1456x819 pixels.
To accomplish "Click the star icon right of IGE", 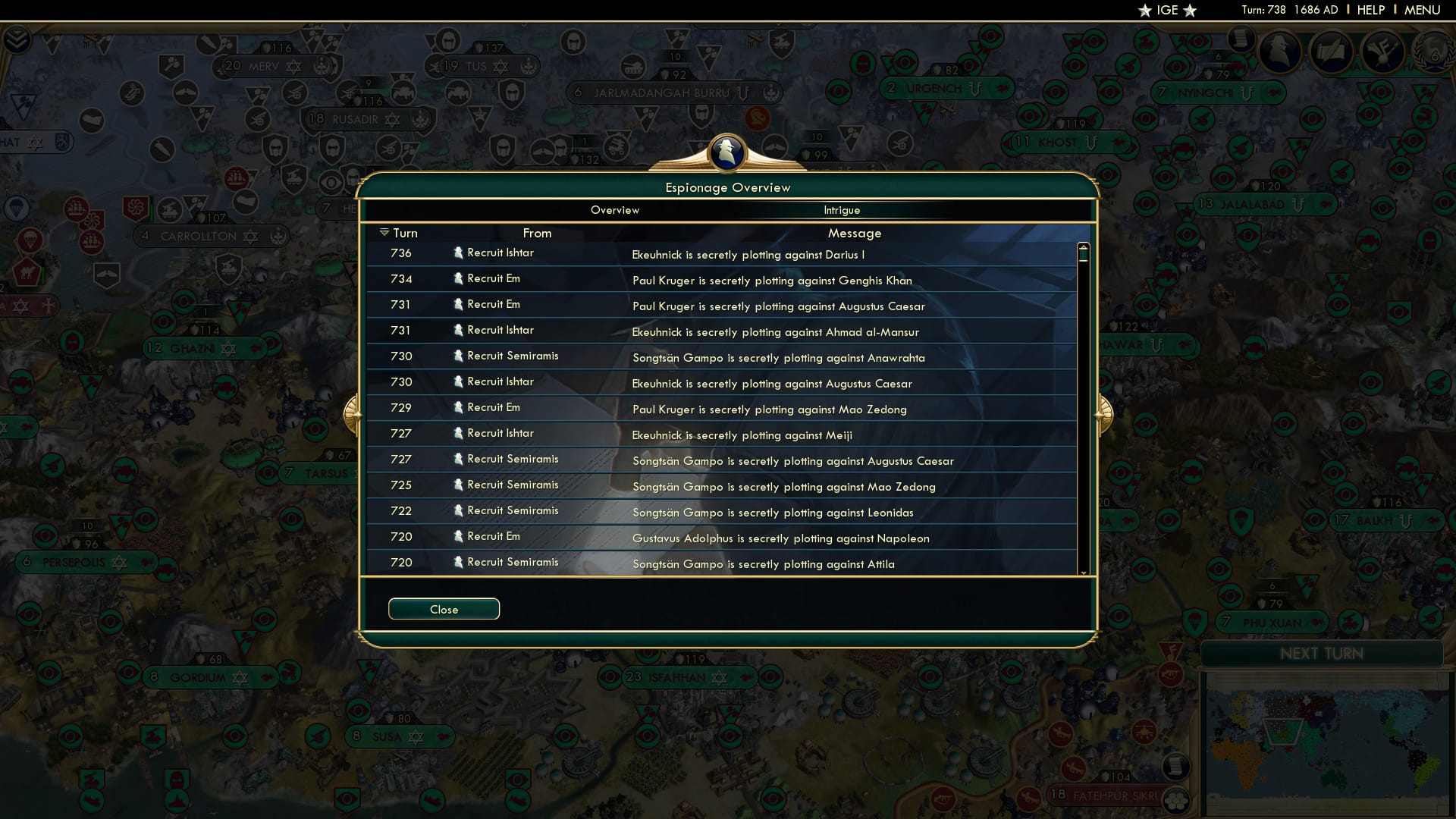I will point(1188,11).
